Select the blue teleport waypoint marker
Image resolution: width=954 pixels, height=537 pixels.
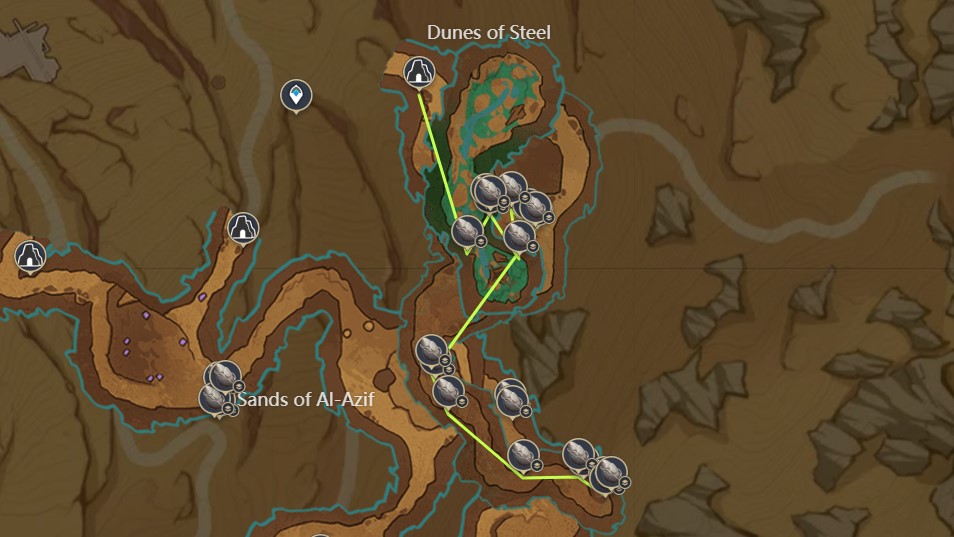pyautogui.click(x=296, y=96)
